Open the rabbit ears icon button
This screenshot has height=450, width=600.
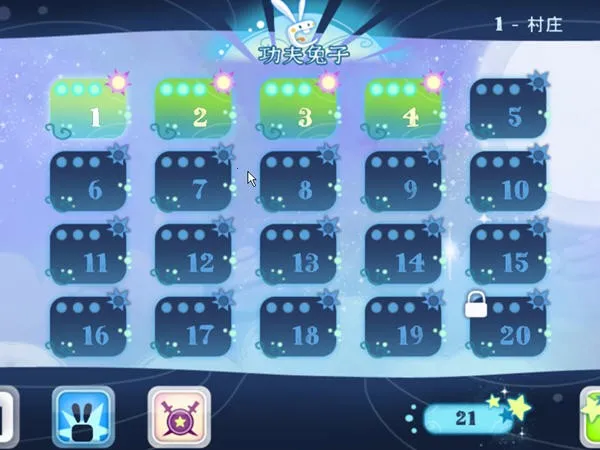point(83,416)
